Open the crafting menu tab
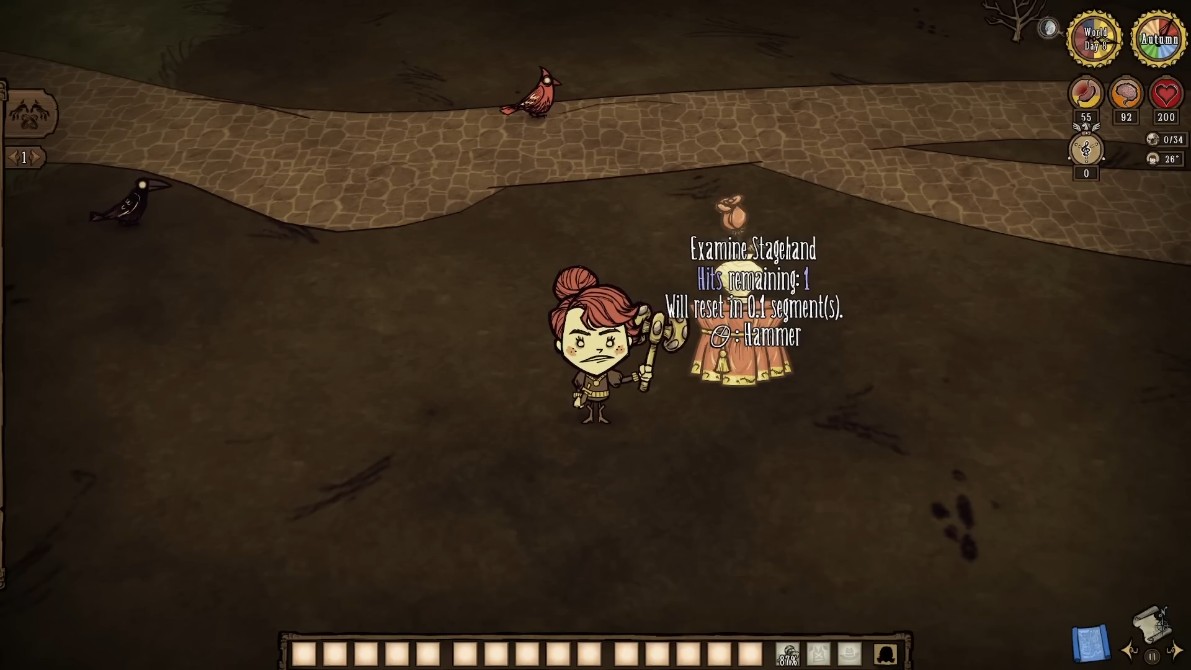1191x670 pixels. click(29, 114)
